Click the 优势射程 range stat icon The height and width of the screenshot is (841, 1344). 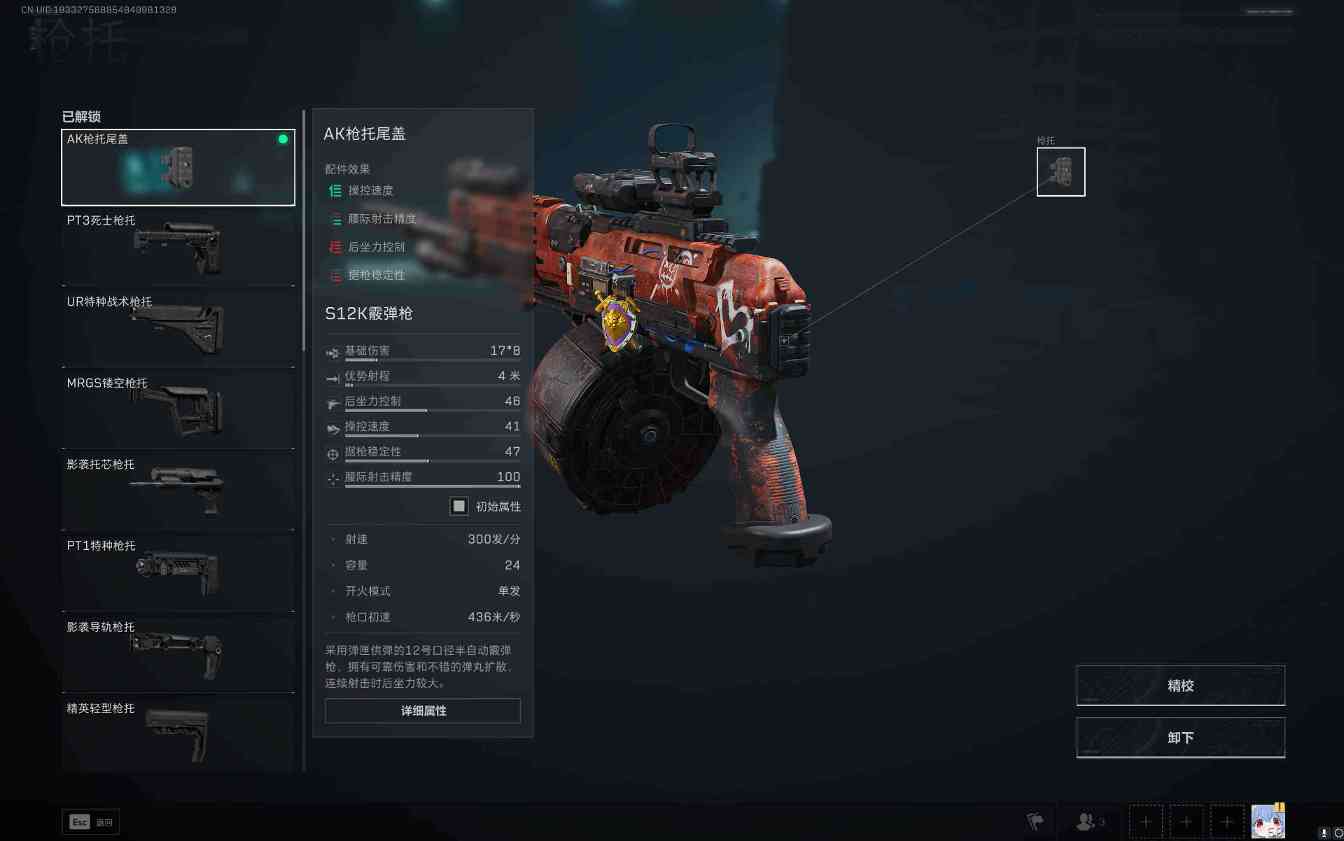coord(332,378)
